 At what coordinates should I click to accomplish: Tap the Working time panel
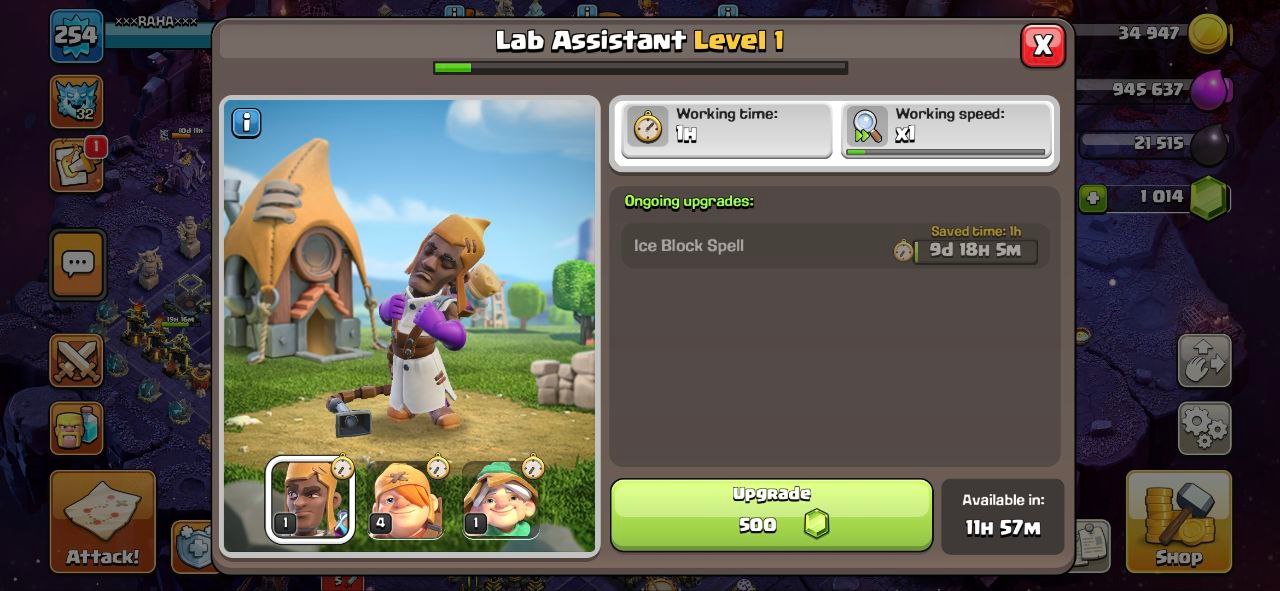pyautogui.click(x=727, y=130)
